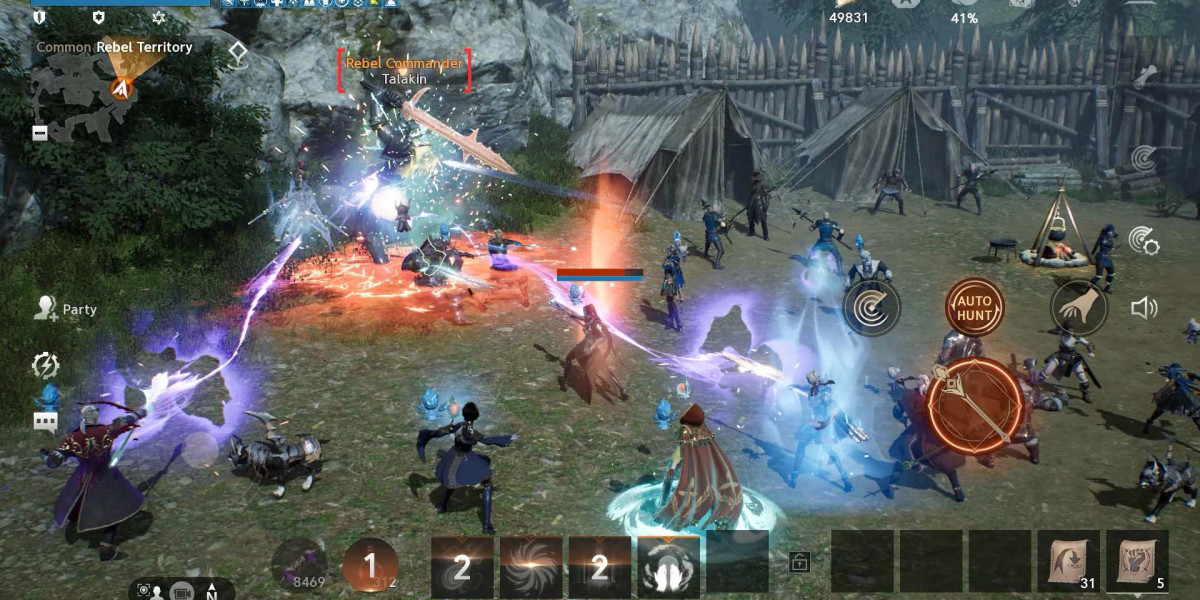Switch camera mode with the camera icon
The width and height of the screenshot is (1200, 600).
click(181, 591)
